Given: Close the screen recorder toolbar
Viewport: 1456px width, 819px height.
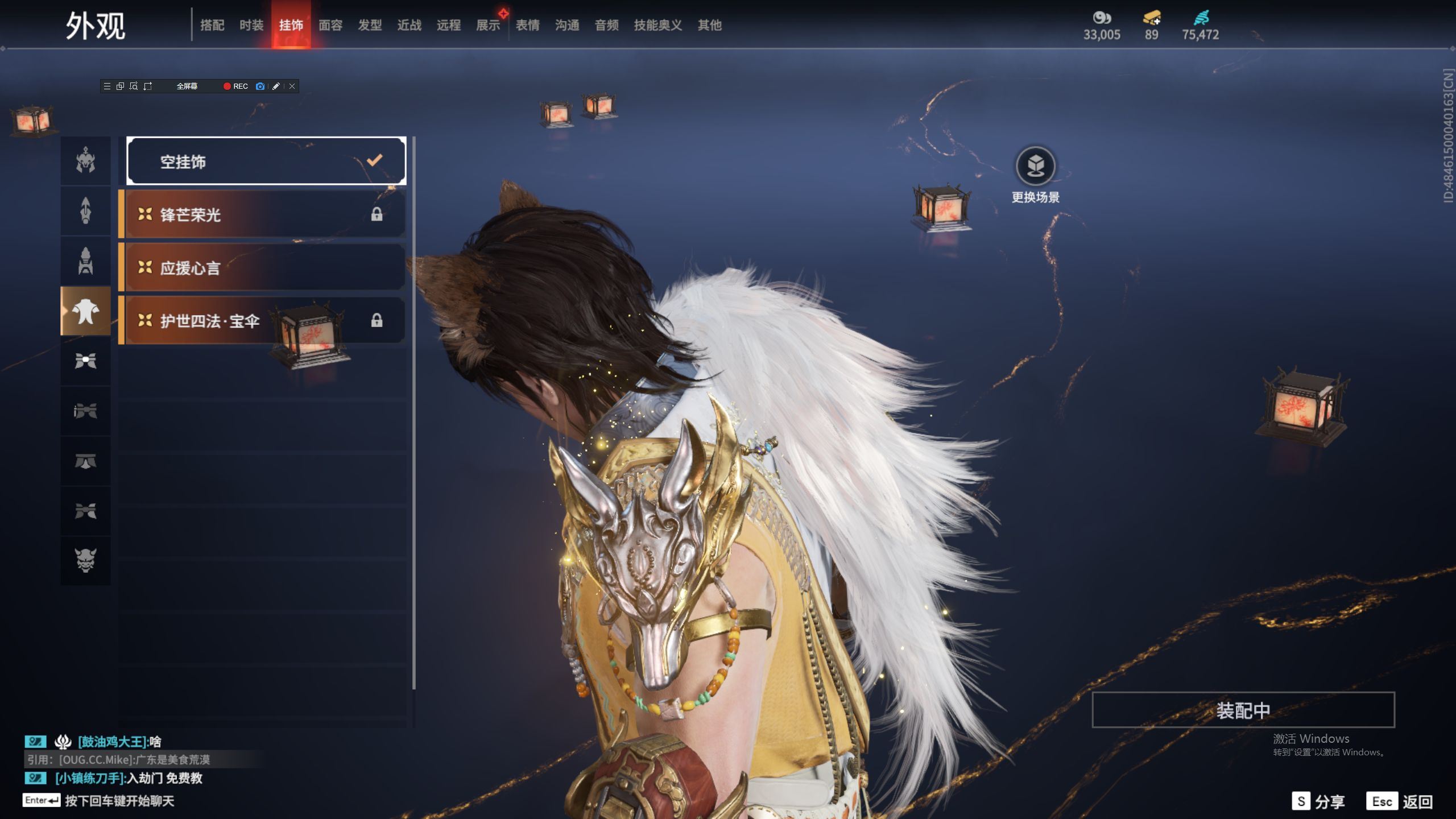Looking at the screenshot, I should coord(292,86).
